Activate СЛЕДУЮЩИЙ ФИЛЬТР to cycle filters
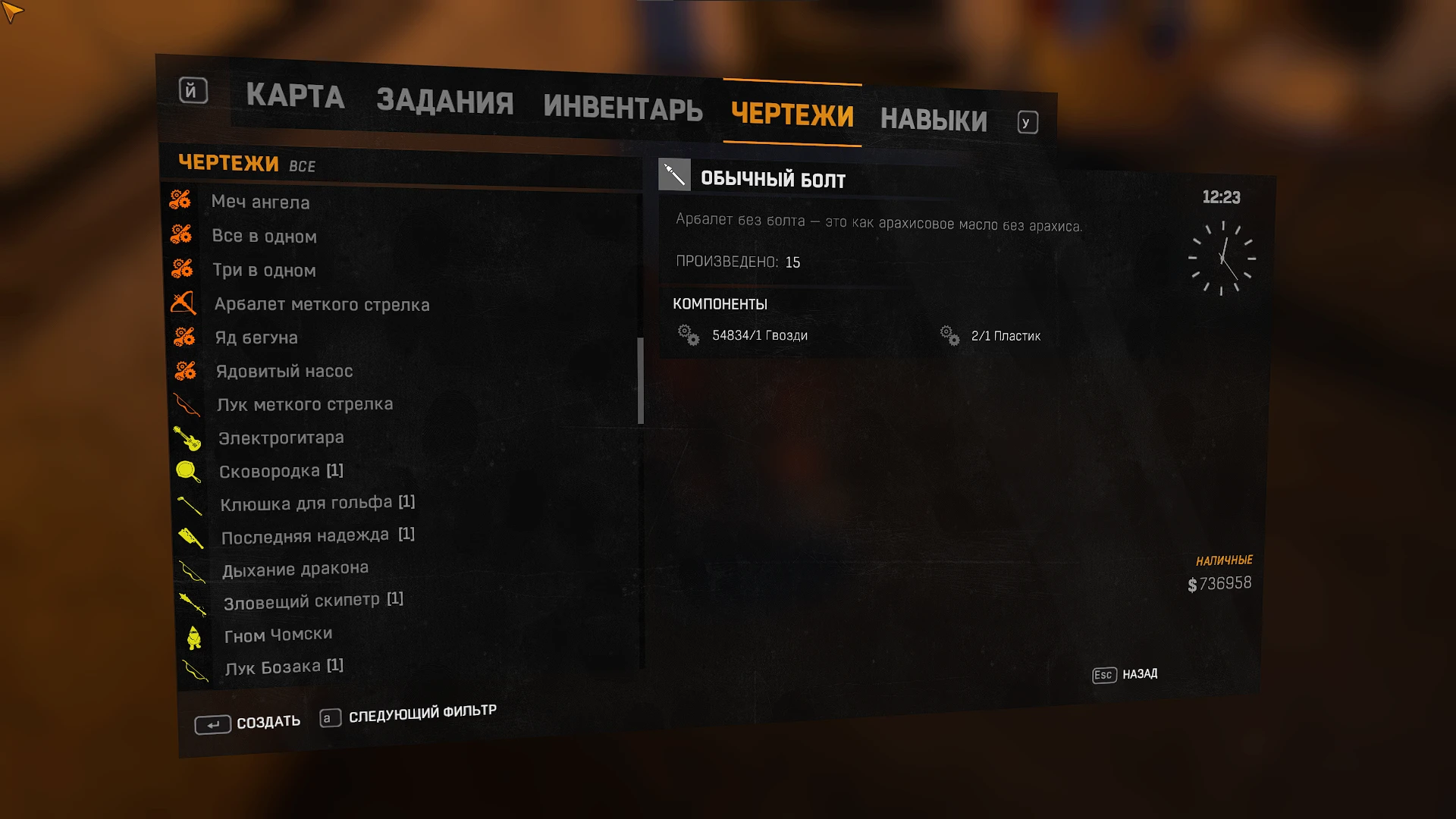This screenshot has width=1456, height=819. click(422, 711)
